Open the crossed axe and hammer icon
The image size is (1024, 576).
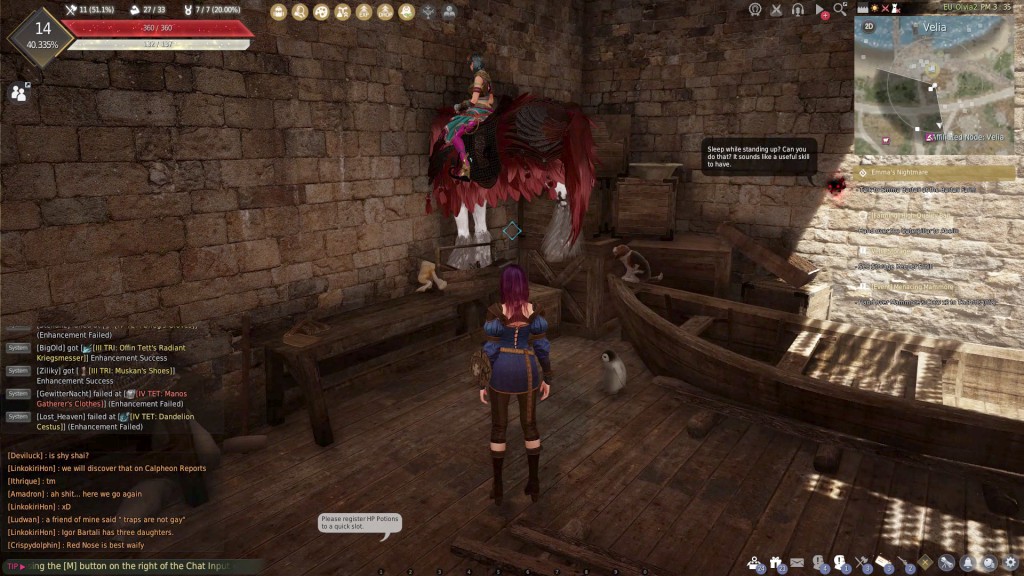coord(862,563)
